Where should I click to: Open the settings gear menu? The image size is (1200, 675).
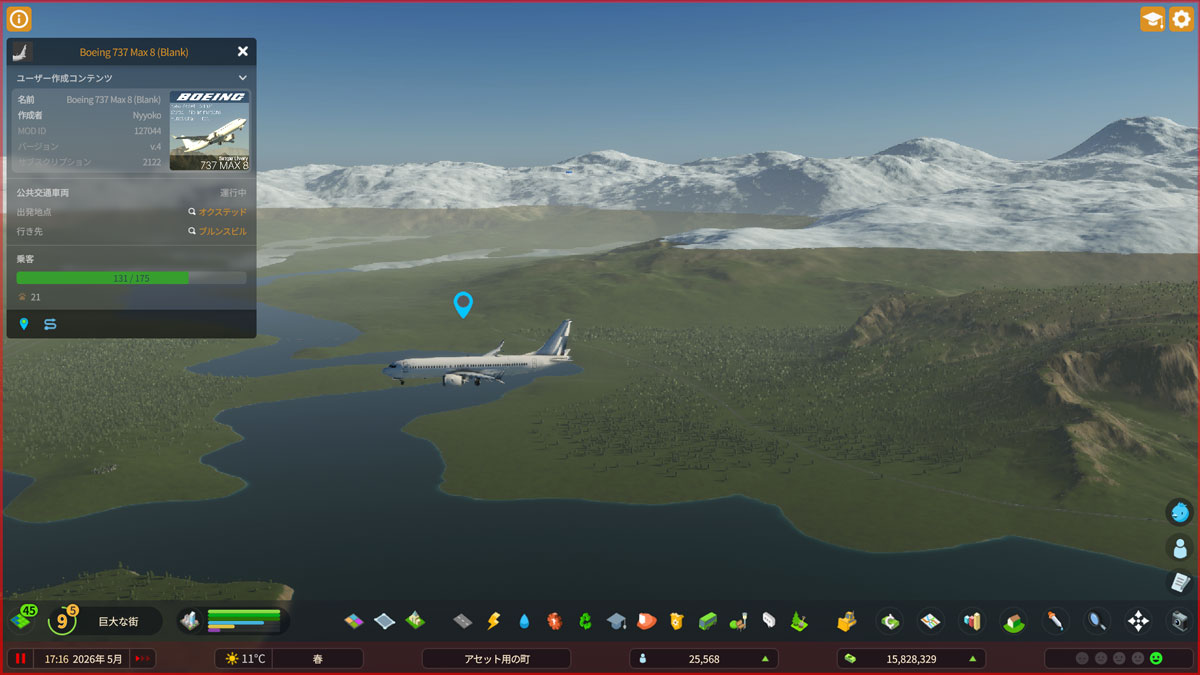[x=1181, y=19]
